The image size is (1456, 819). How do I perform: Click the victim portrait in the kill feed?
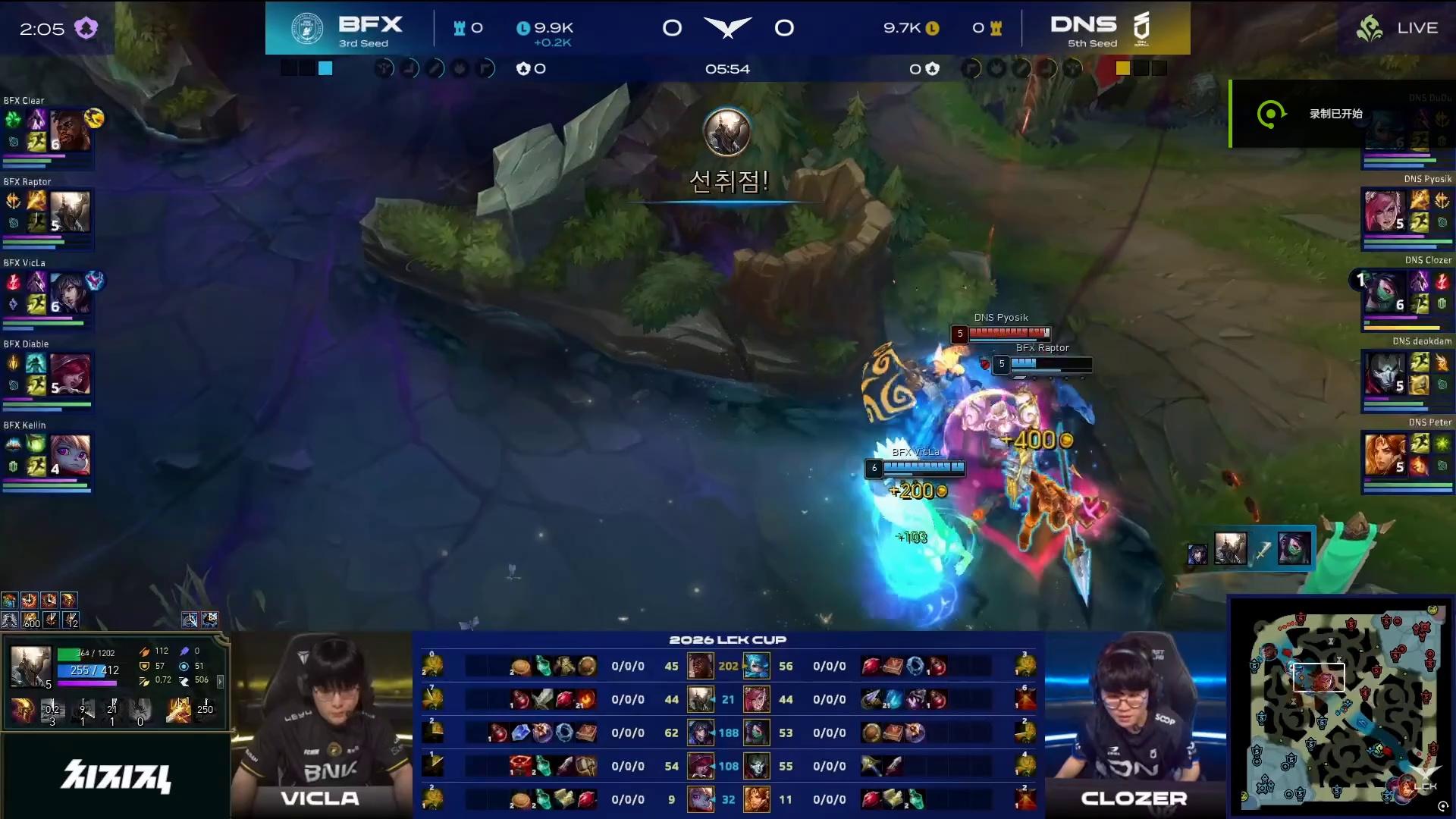[x=1294, y=548]
